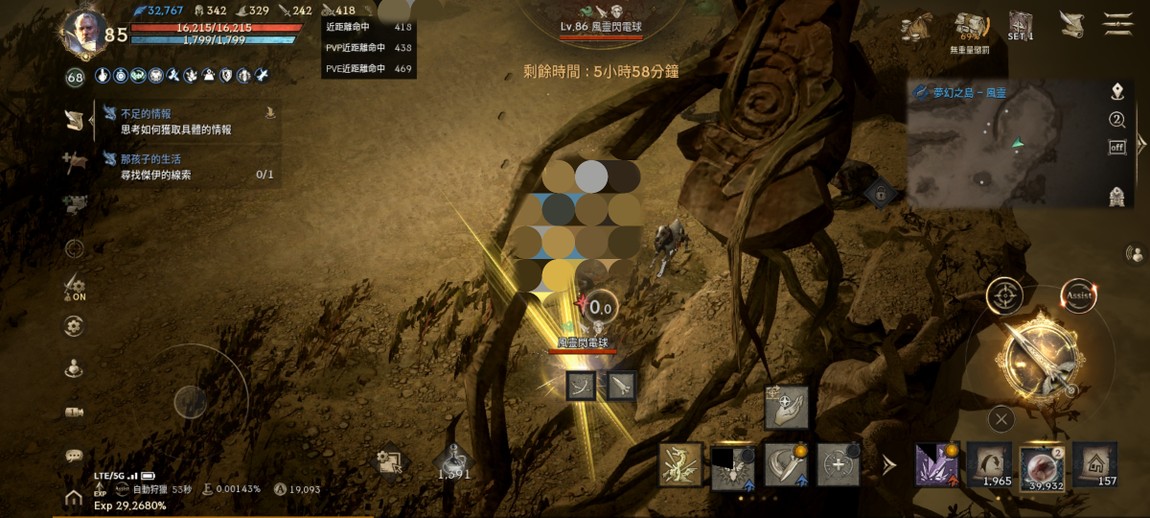
Task: Switch the SET 1 equipment preset
Action: point(1020,25)
